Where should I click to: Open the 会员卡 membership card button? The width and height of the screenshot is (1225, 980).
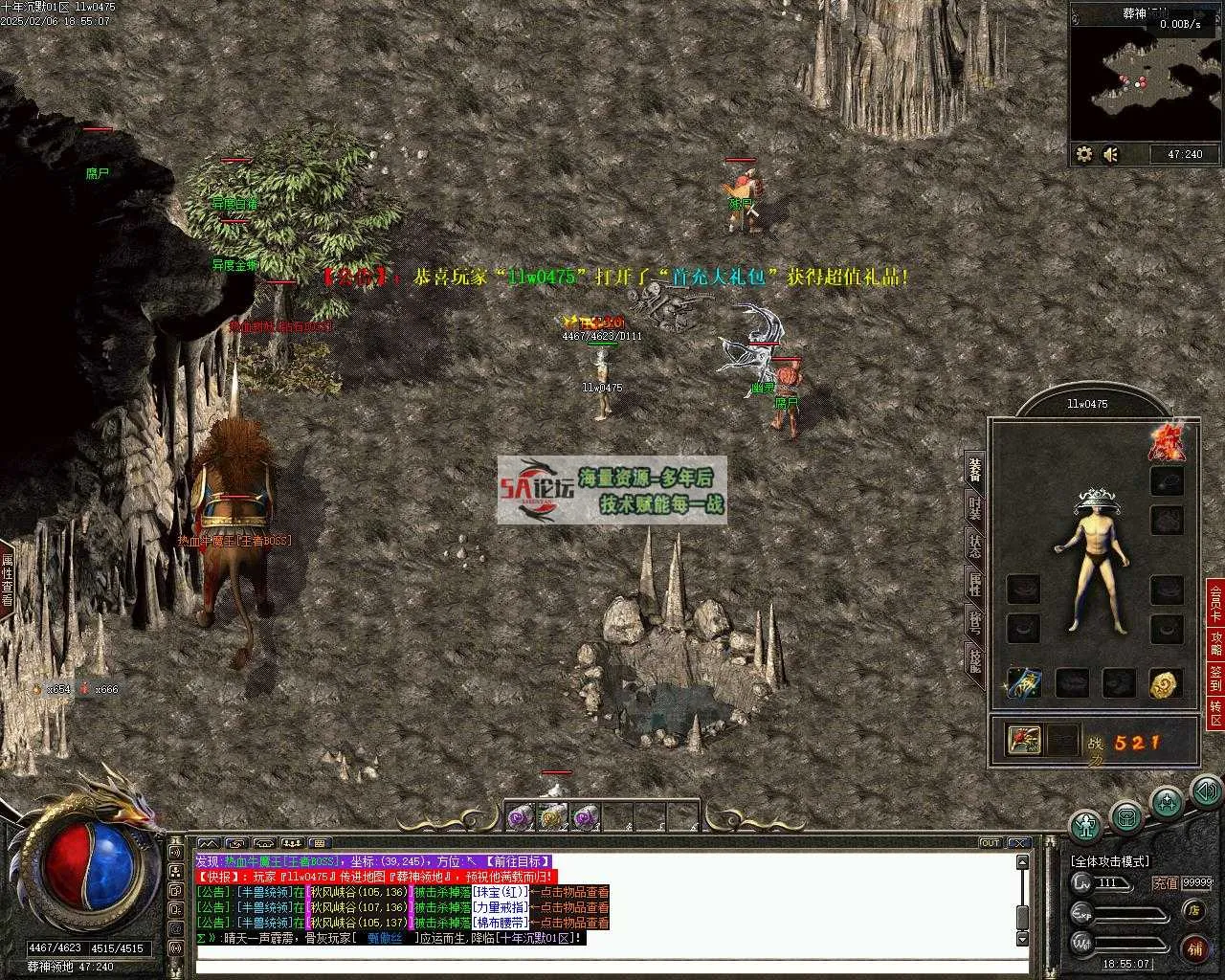point(1215,602)
